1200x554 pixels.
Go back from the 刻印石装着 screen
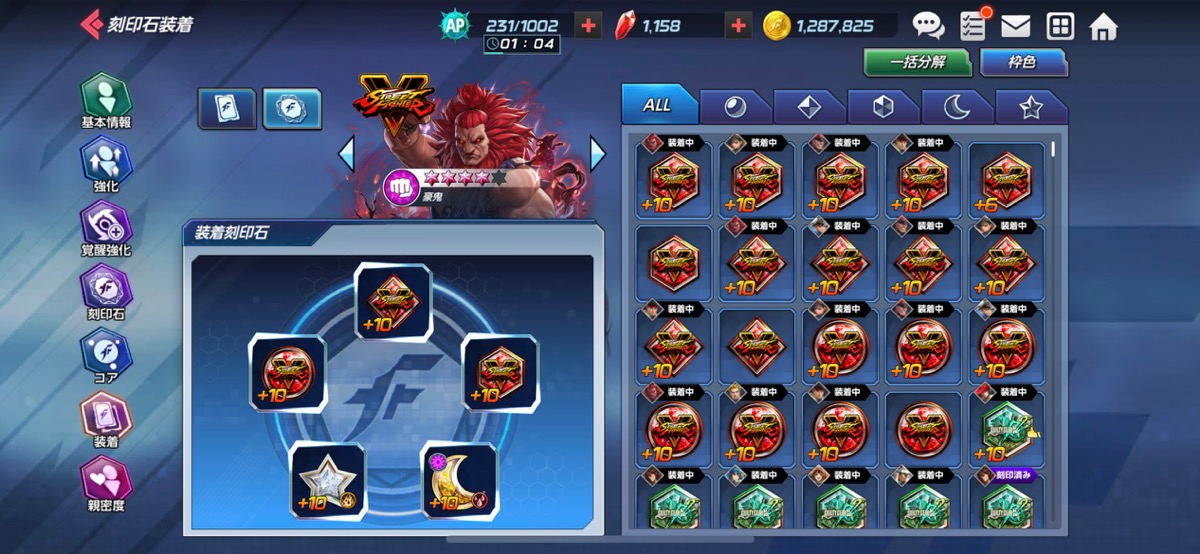click(92, 25)
